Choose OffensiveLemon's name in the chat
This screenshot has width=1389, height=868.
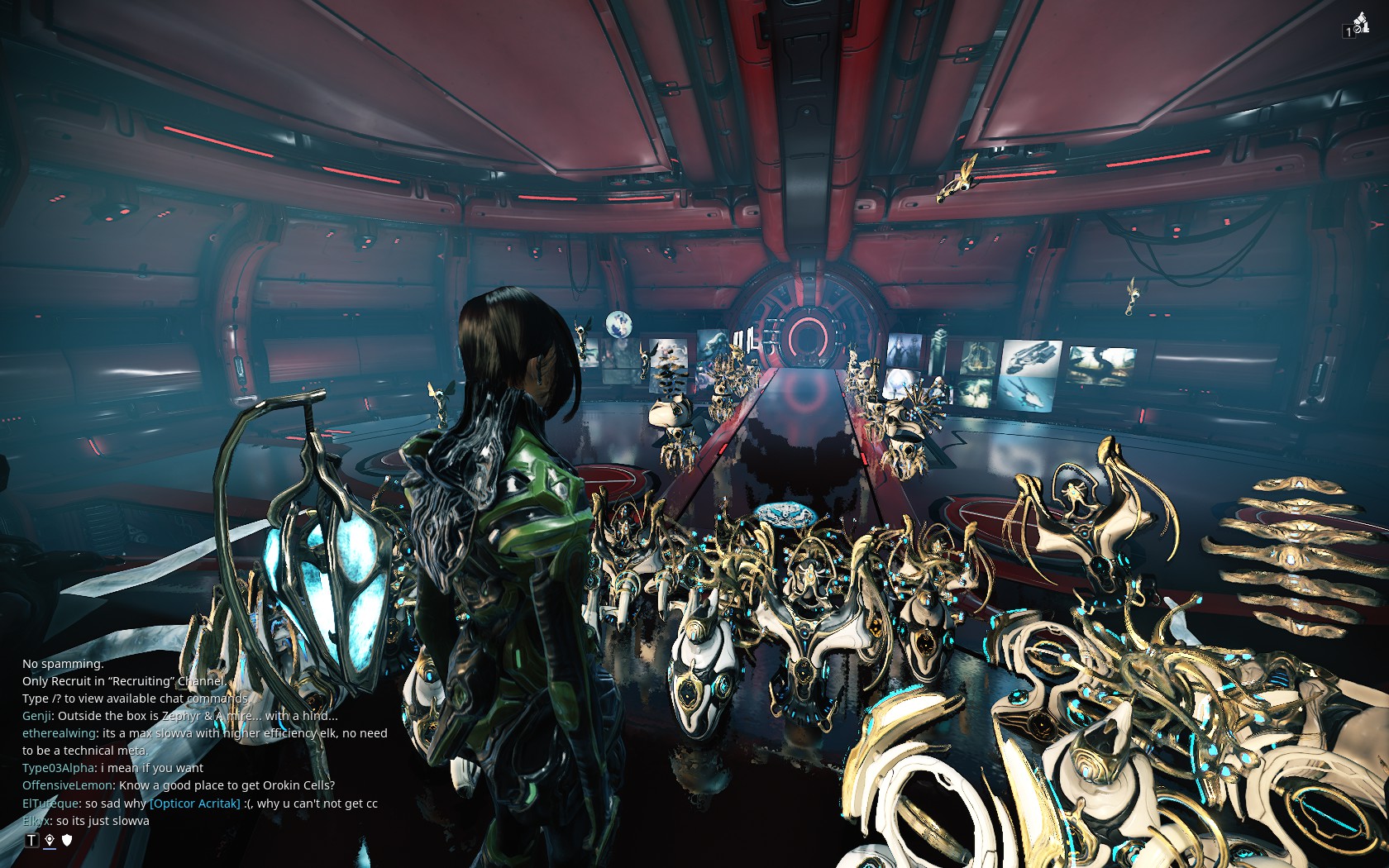click(68, 785)
